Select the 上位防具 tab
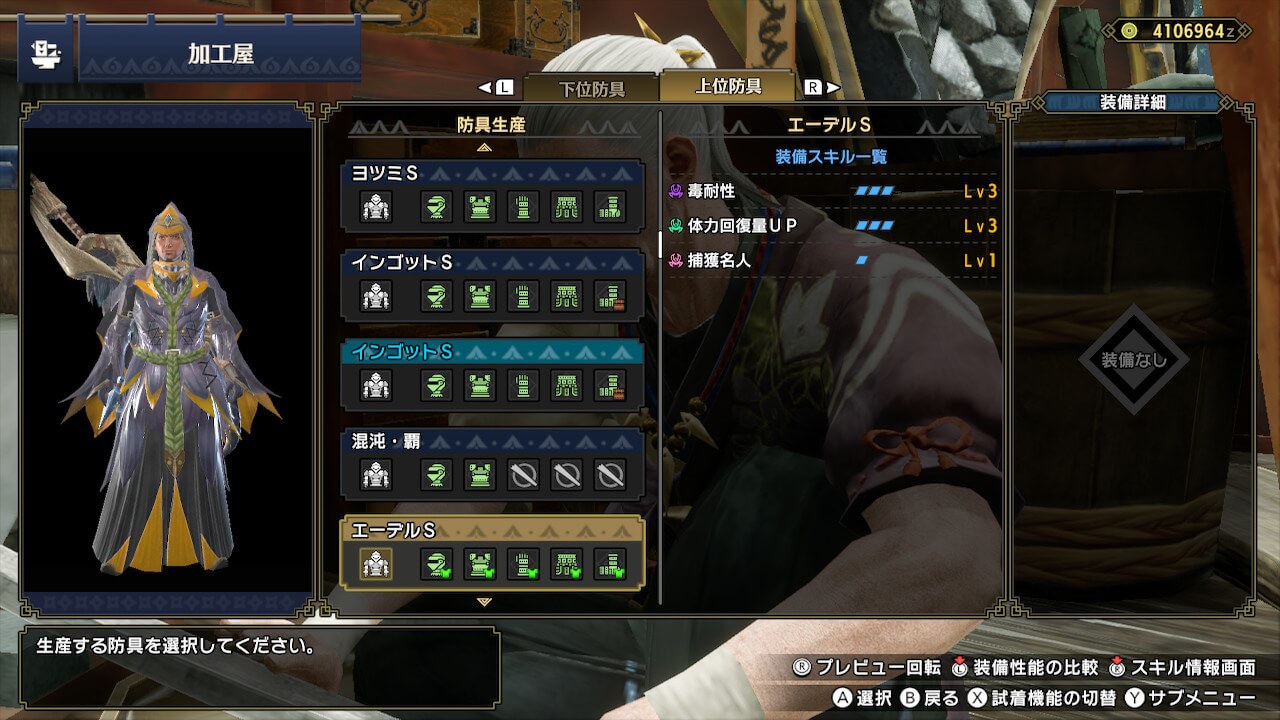 pos(728,86)
